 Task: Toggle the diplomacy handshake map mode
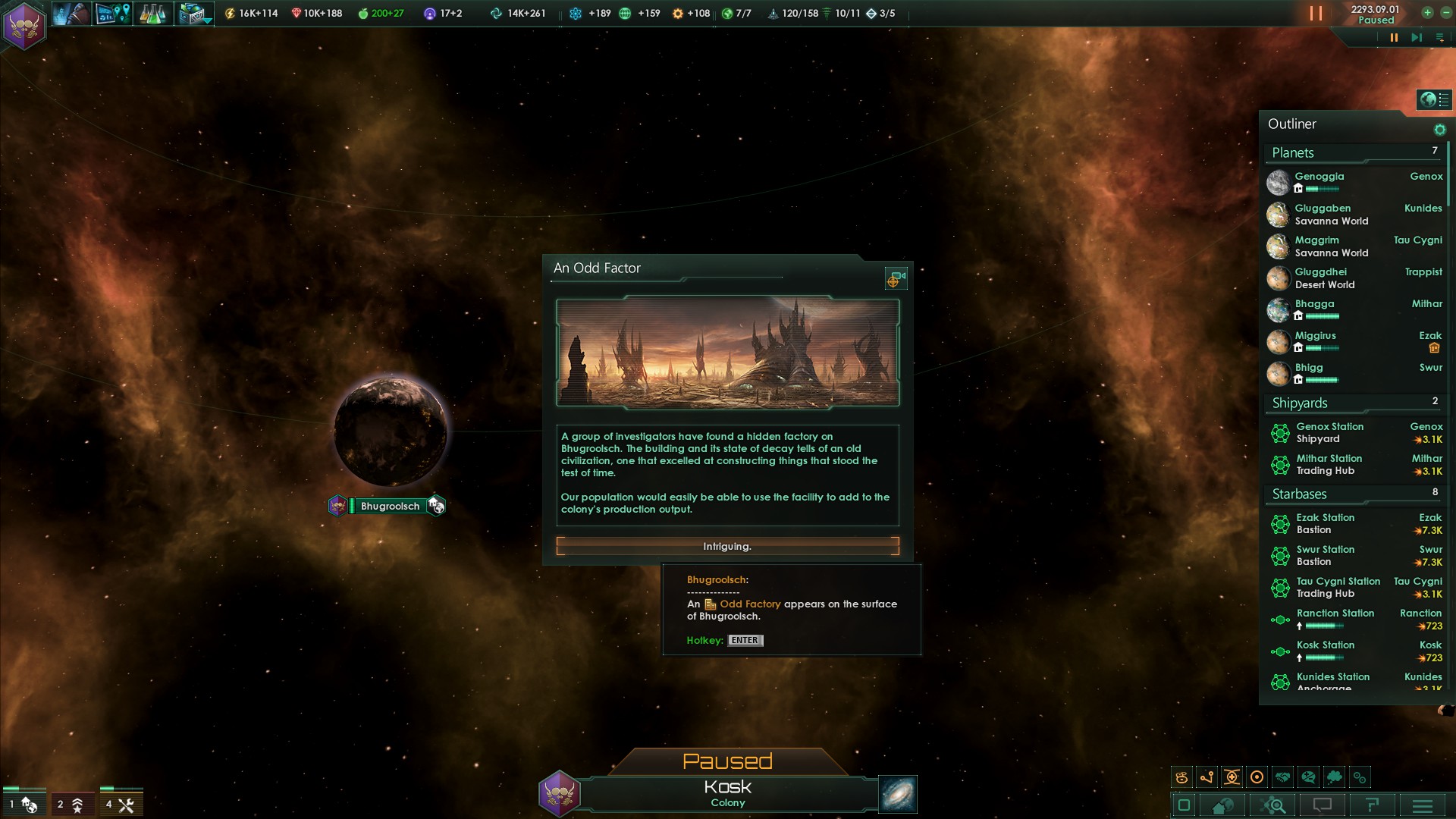coord(1282,777)
